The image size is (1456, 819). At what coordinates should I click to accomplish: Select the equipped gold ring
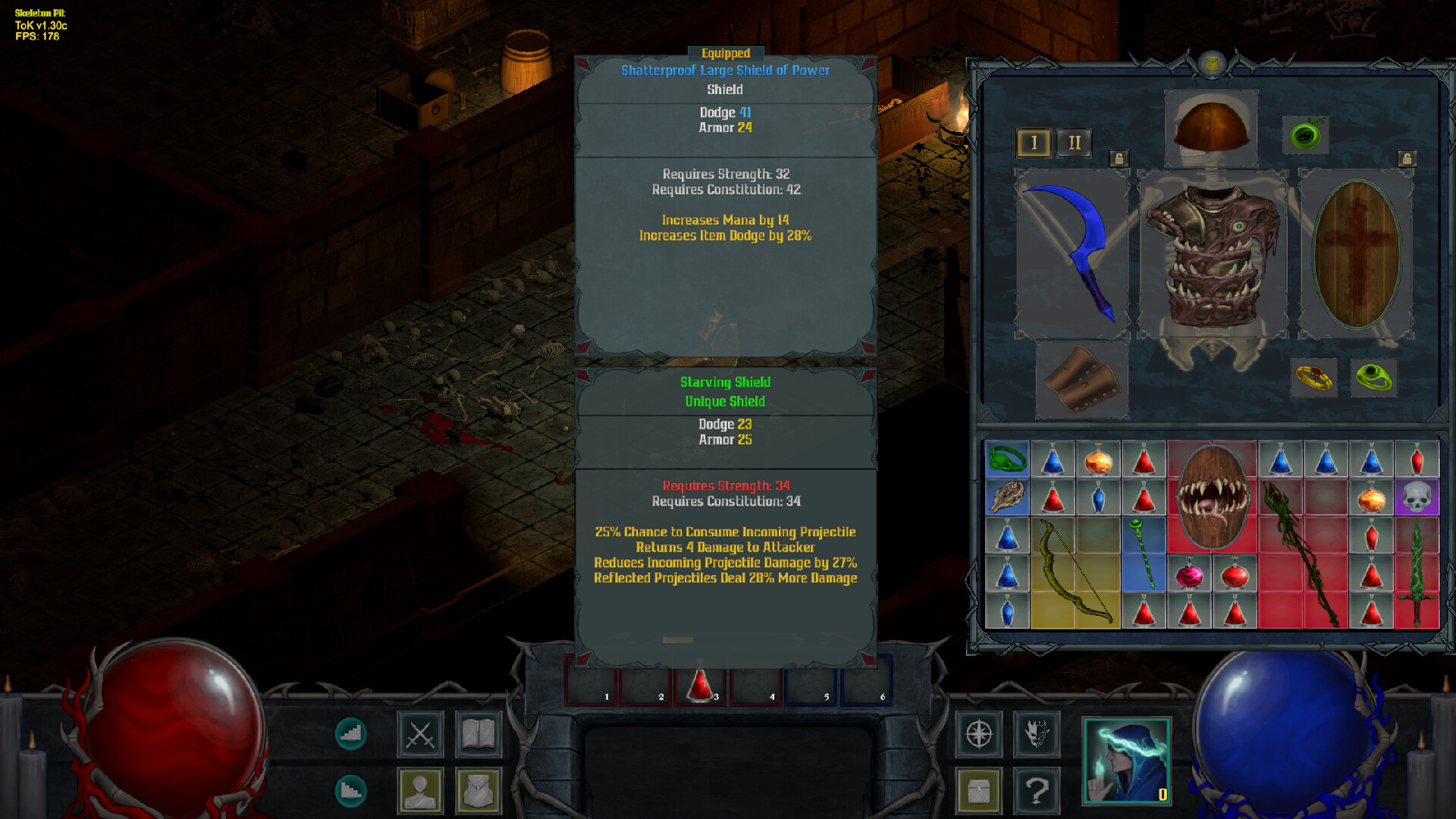(1314, 377)
